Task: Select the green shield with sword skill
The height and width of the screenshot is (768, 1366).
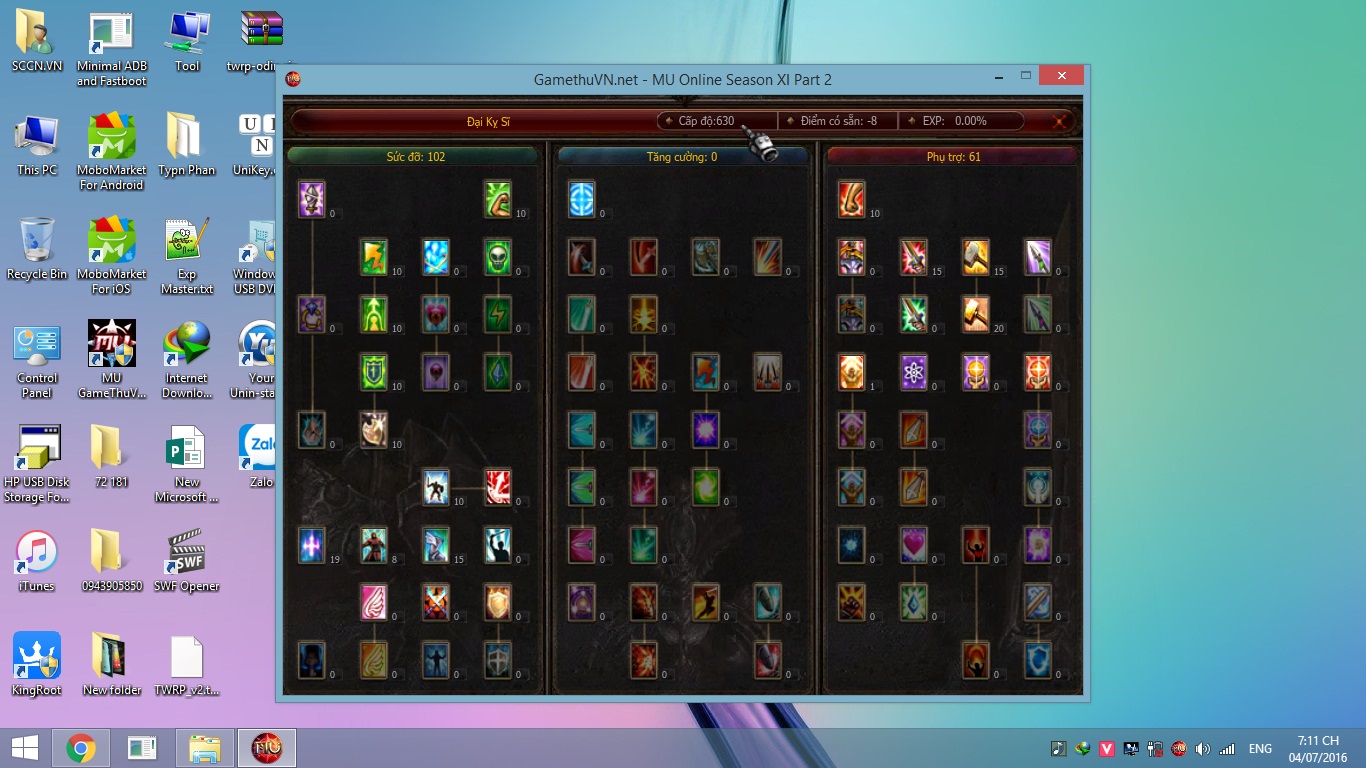Action: click(x=374, y=372)
